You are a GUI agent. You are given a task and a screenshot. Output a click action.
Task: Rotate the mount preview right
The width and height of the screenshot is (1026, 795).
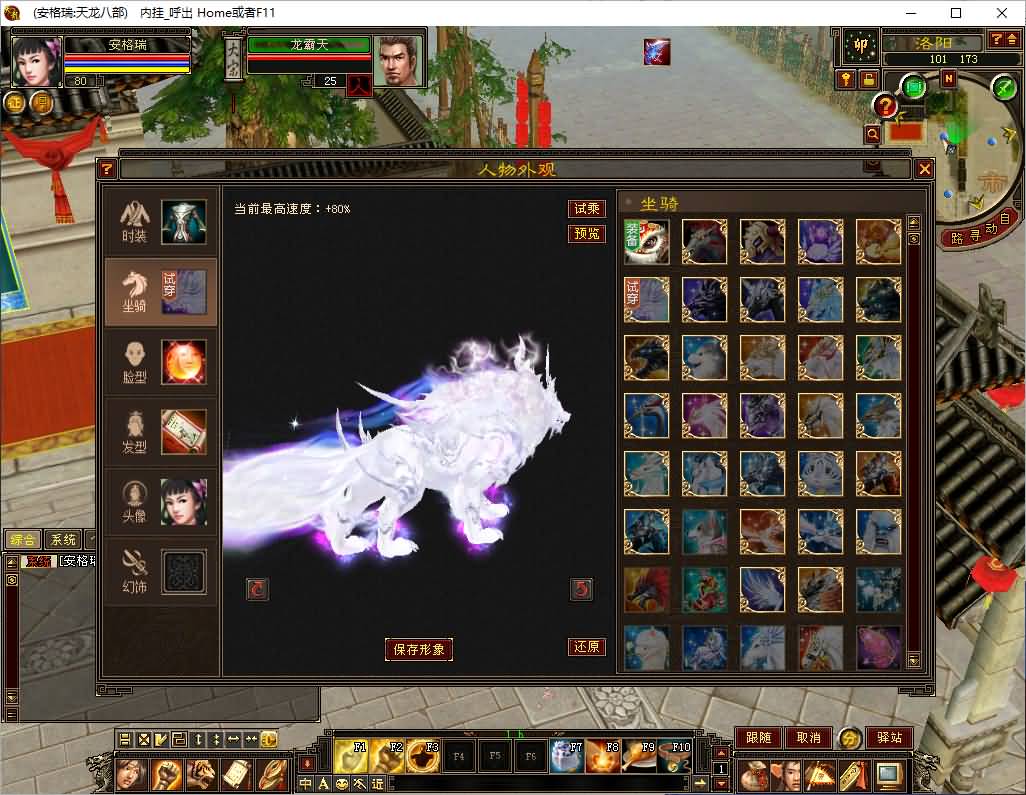click(581, 589)
